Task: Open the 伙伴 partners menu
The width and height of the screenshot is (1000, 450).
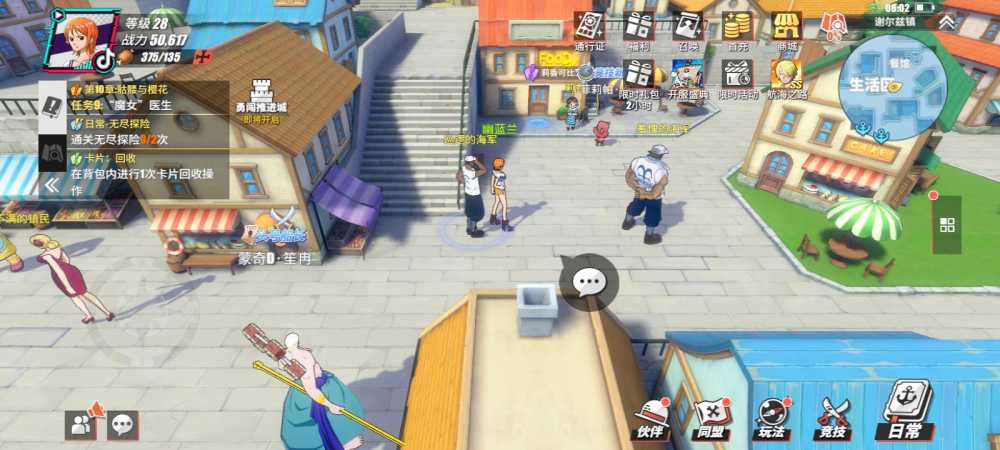Action: click(x=651, y=417)
